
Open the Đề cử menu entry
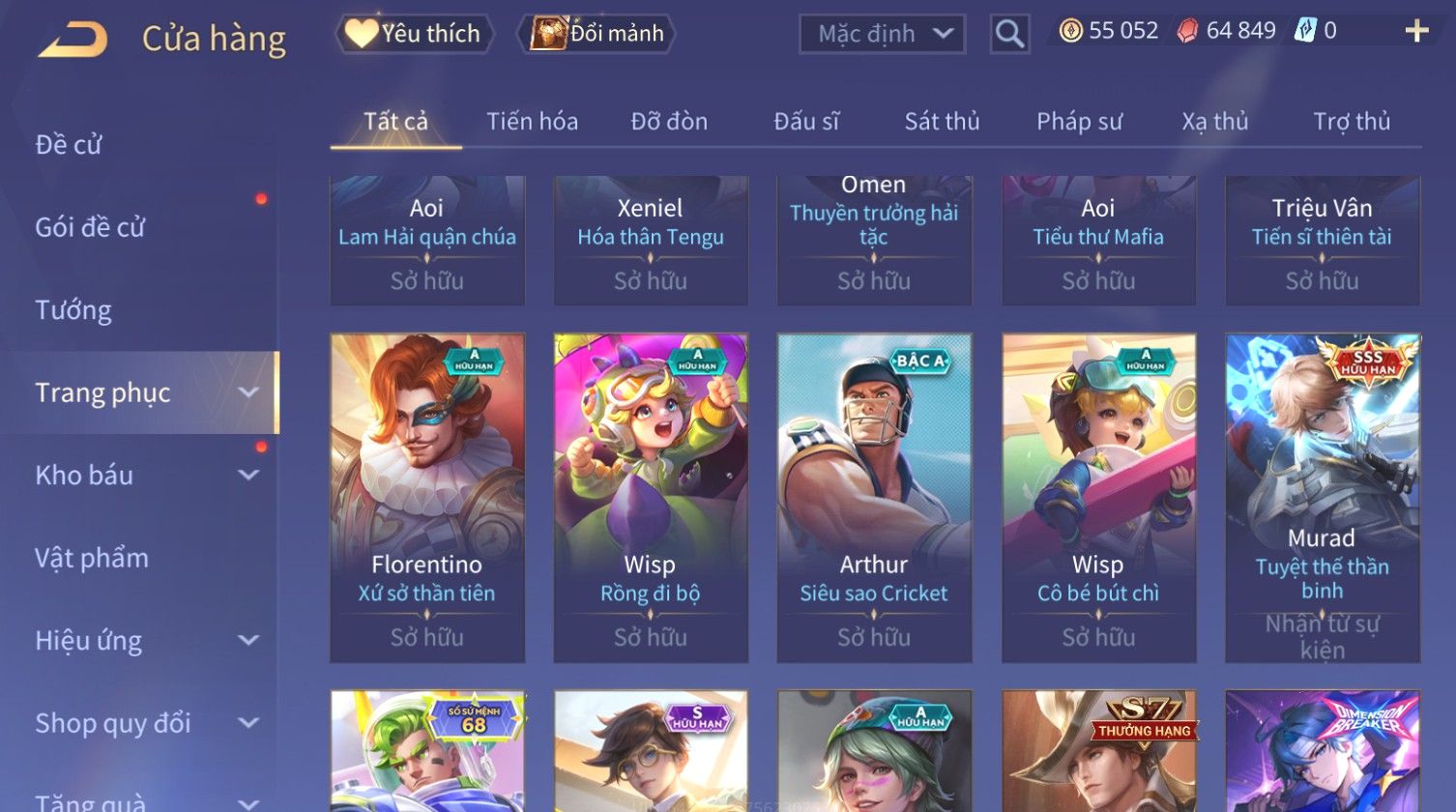[x=69, y=145]
